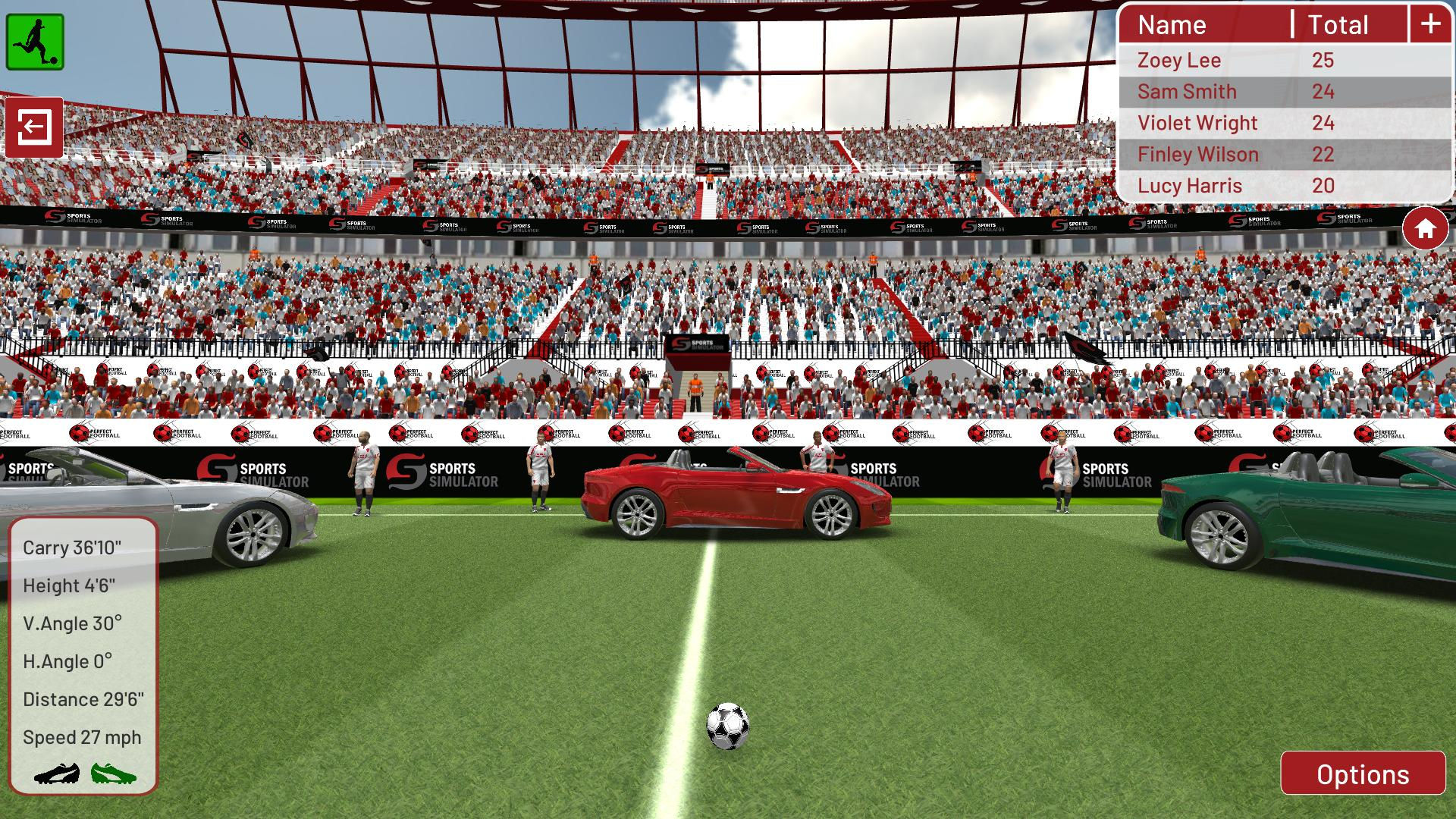Sort the leaderboard by the Name column
Image resolution: width=1456 pixels, height=819 pixels.
click(1172, 25)
